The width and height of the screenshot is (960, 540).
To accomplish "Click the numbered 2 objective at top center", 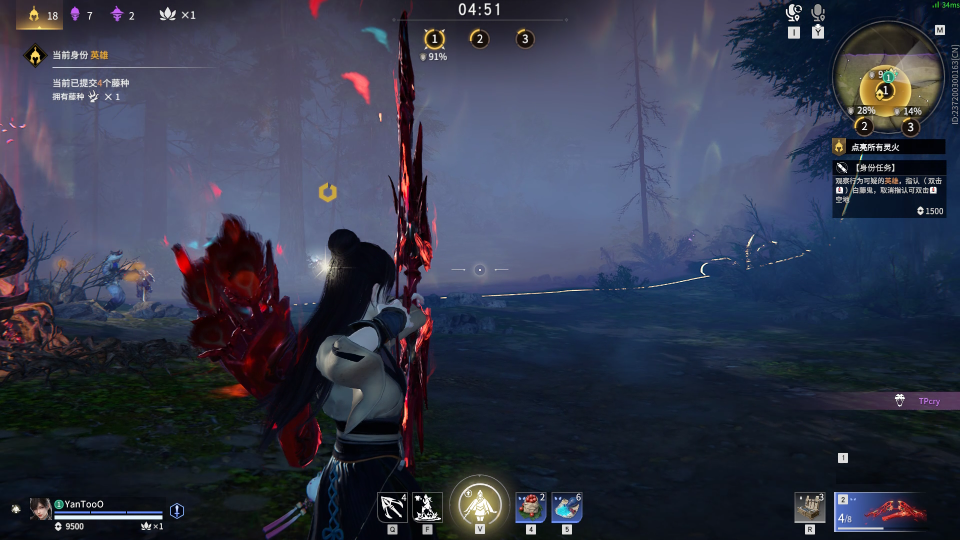I will coord(479,39).
